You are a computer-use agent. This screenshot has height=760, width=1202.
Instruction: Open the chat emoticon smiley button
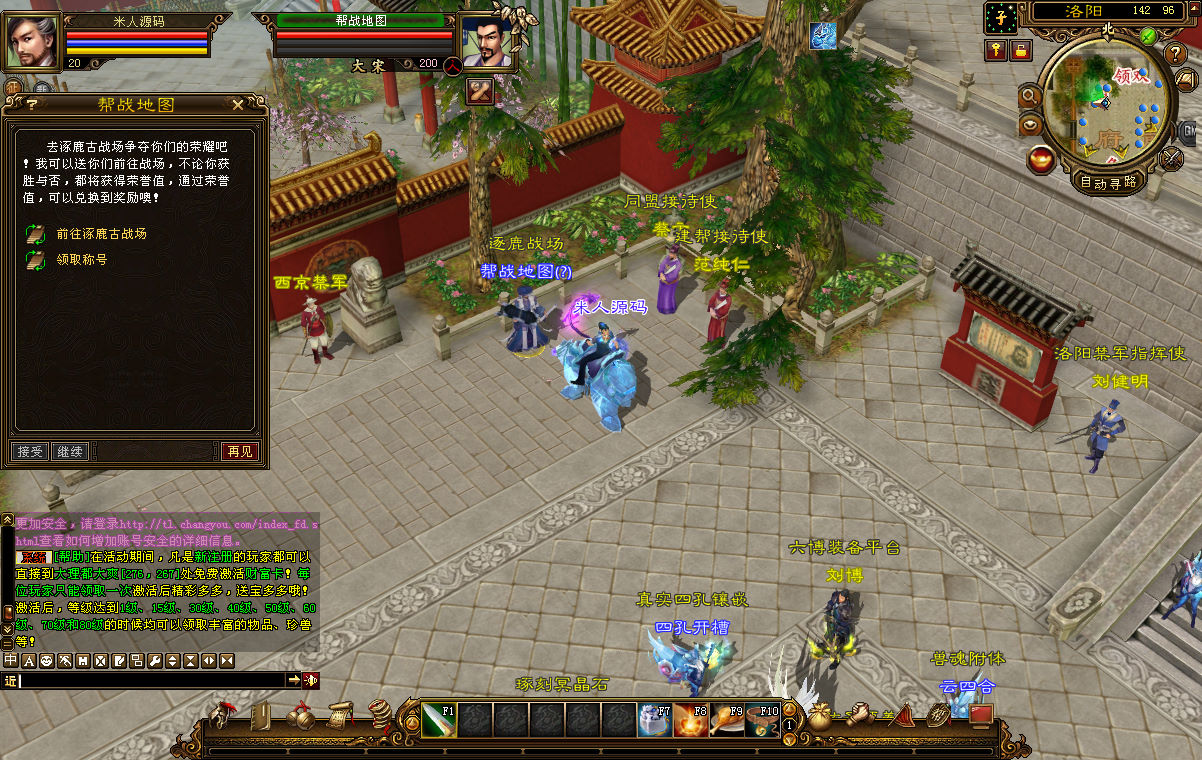[x=46, y=661]
